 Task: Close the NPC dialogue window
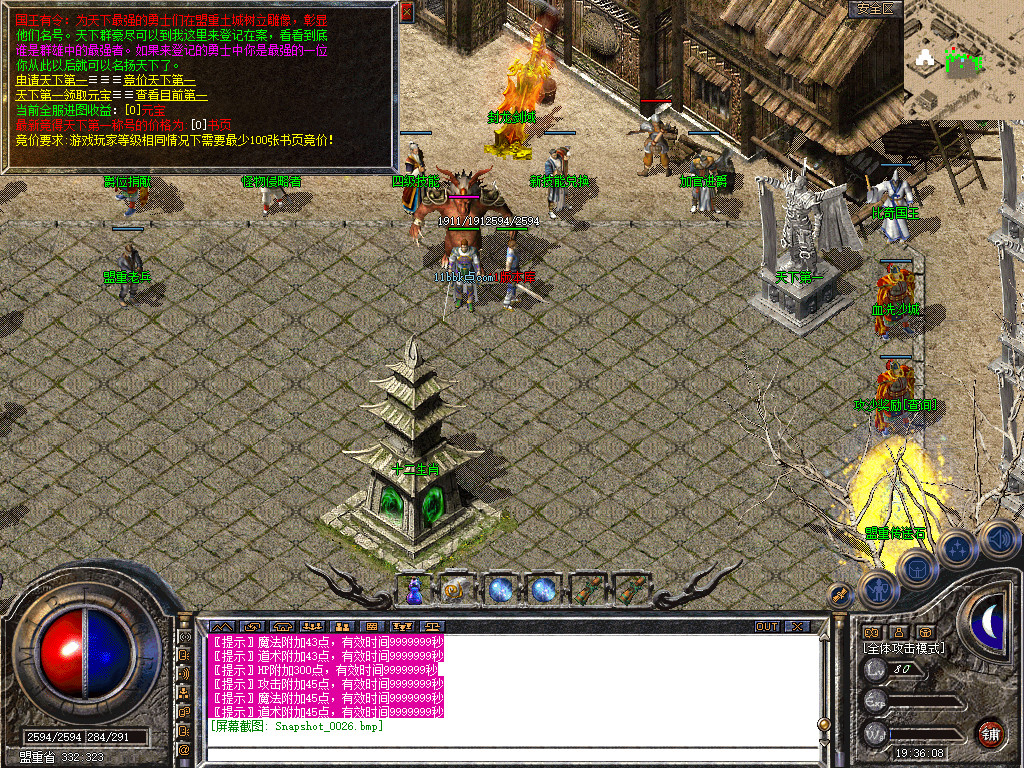click(x=406, y=12)
